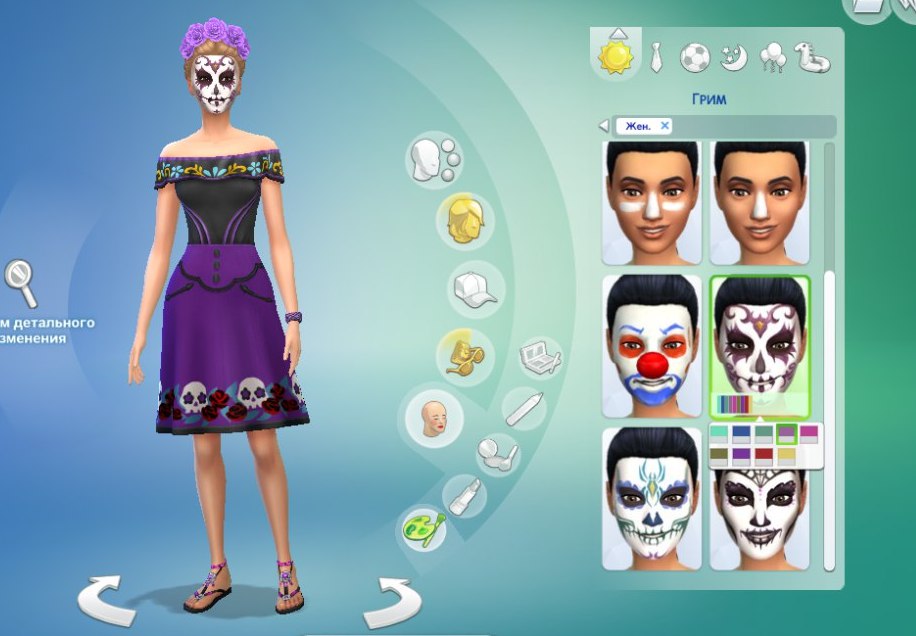916x636 pixels.
Task: Remove the Жен. filter tag
Action: point(665,126)
